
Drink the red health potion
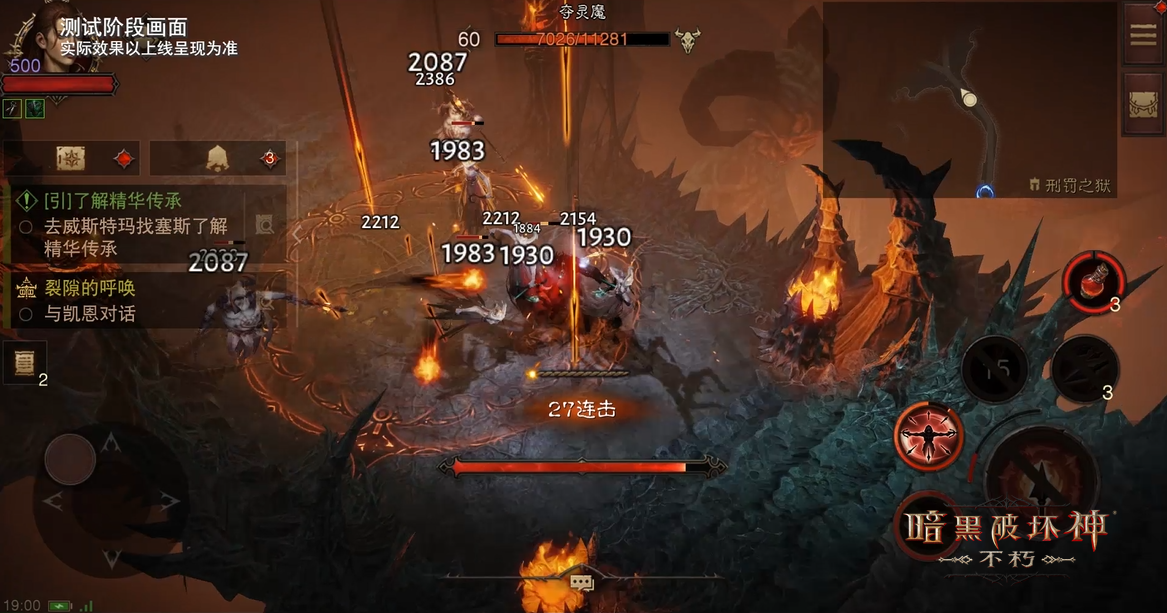pyautogui.click(x=1093, y=279)
